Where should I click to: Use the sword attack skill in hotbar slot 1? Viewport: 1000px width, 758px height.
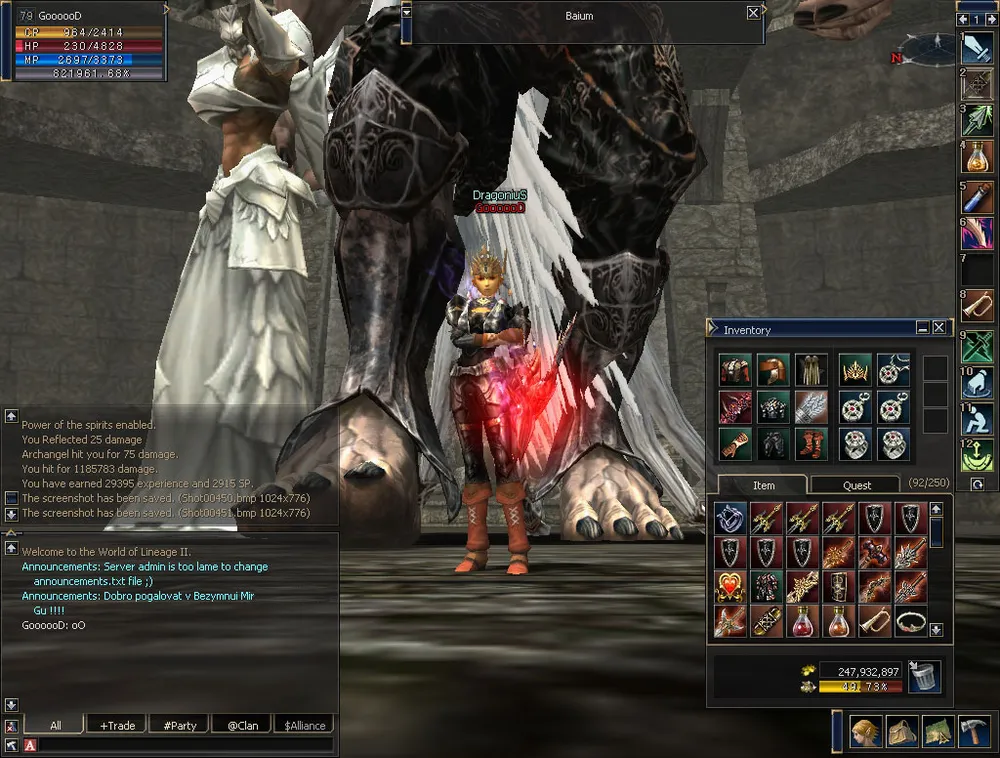[x=977, y=49]
